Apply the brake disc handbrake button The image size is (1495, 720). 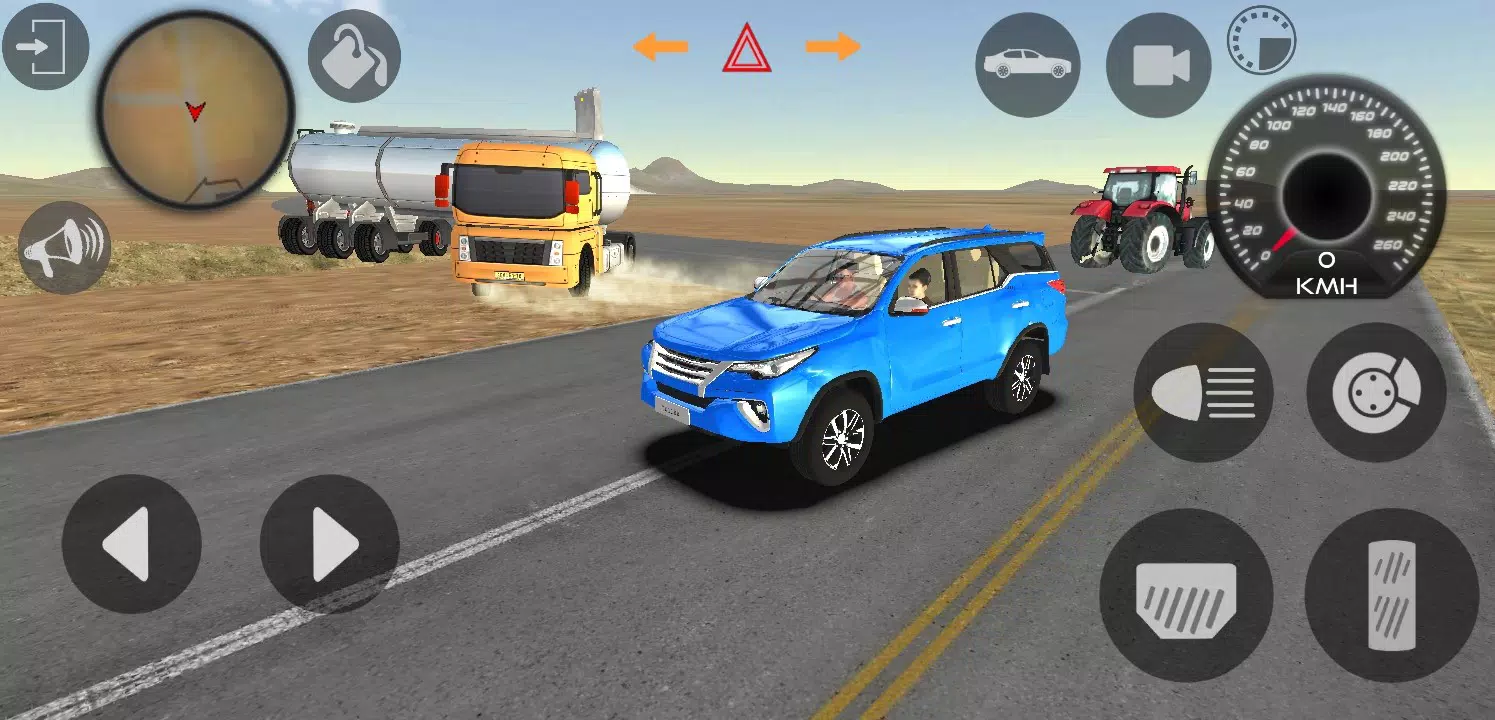pos(1376,392)
